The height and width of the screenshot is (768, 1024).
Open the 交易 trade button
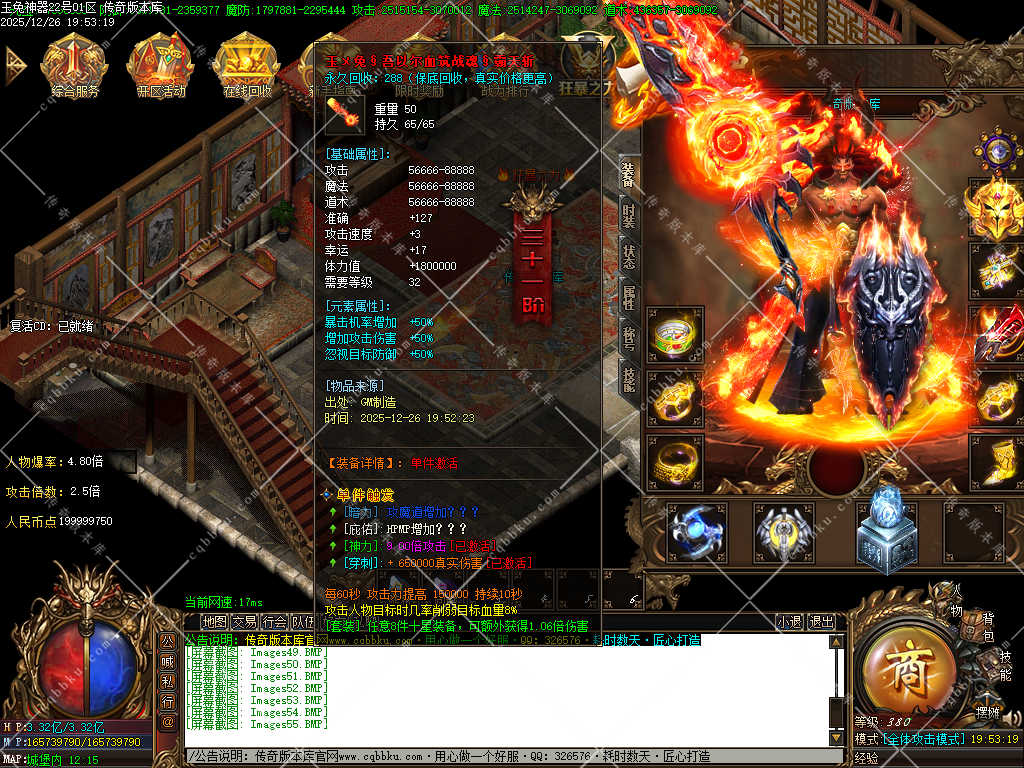(244, 622)
